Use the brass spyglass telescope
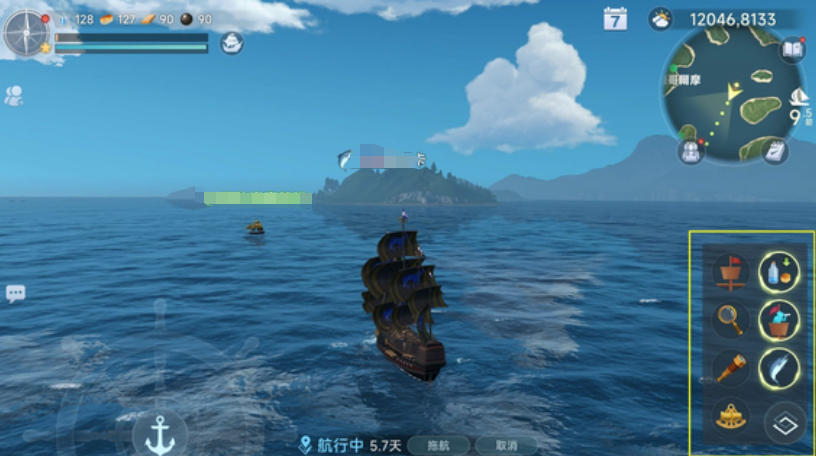Image resolution: width=816 pixels, height=456 pixels. [x=731, y=368]
